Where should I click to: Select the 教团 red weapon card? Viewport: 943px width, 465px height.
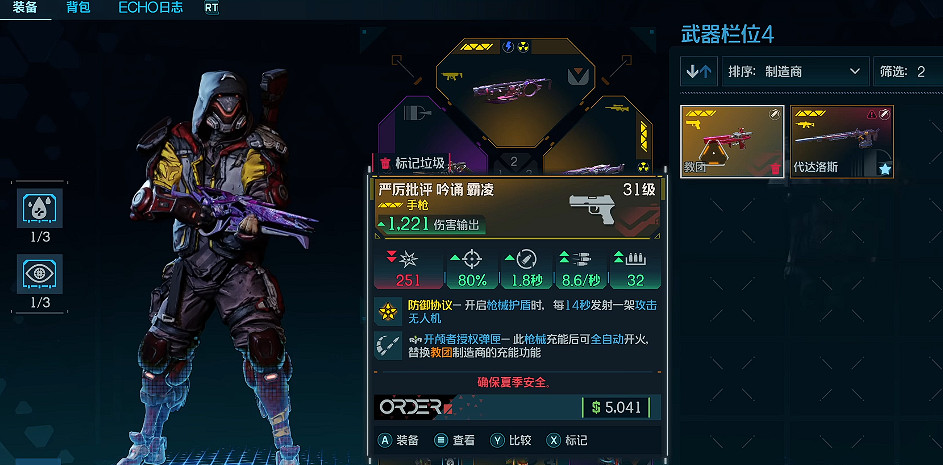coord(733,141)
